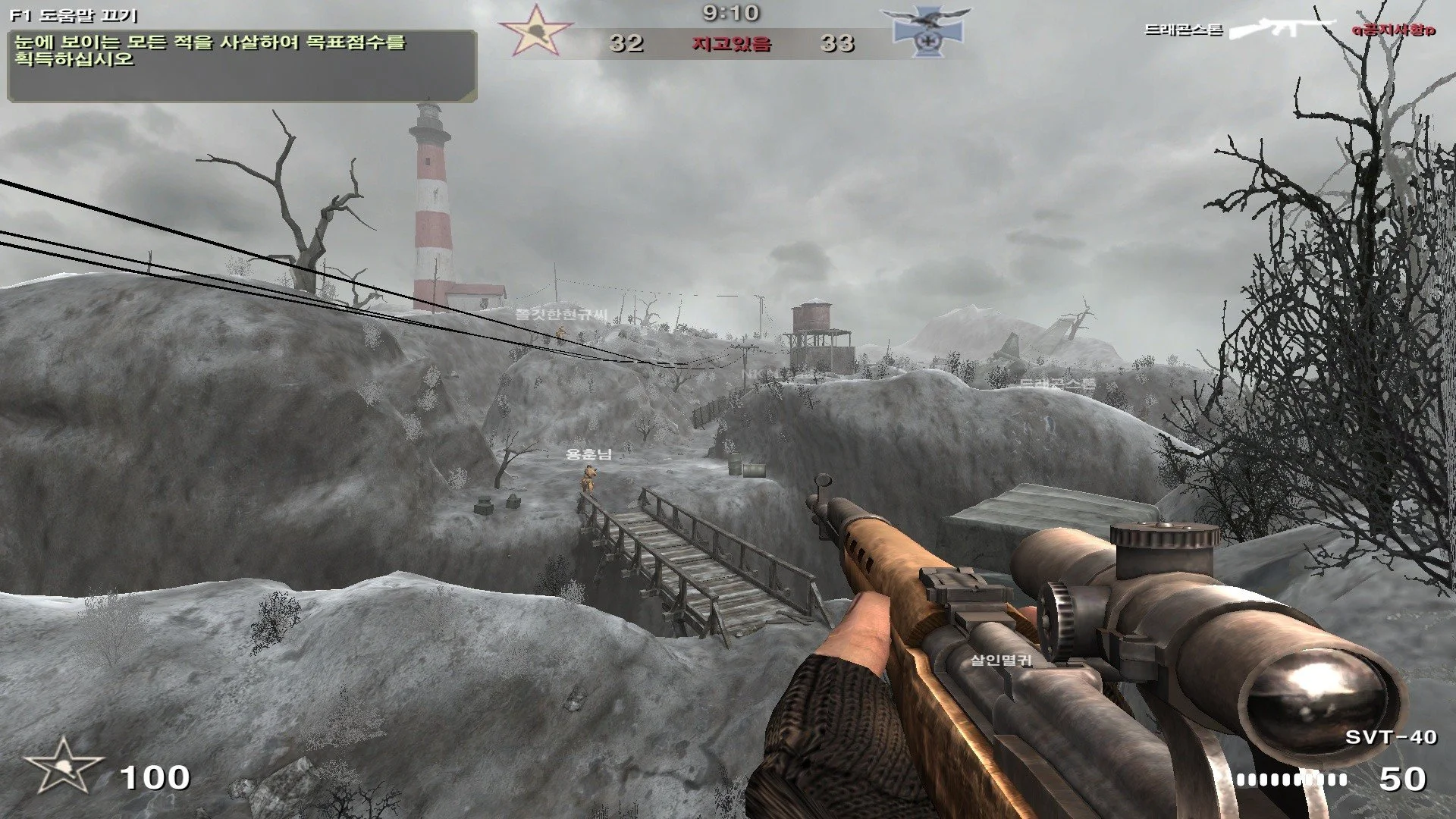This screenshot has width=1456, height=819.
Task: Click the mission objective hint panel
Action: 242,66
